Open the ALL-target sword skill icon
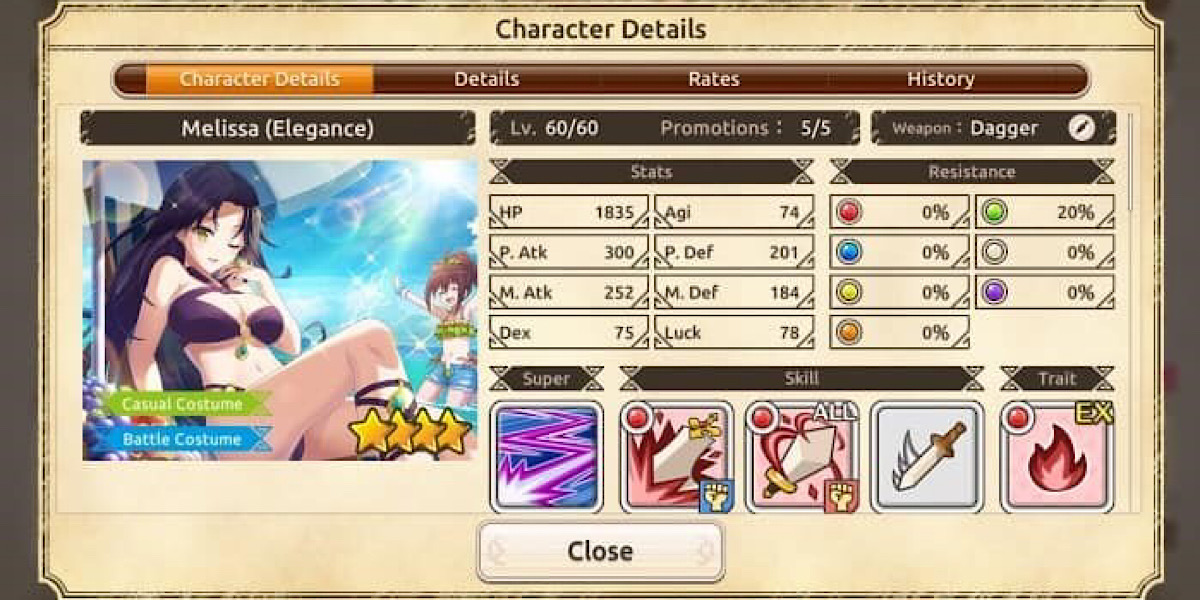 (801, 457)
